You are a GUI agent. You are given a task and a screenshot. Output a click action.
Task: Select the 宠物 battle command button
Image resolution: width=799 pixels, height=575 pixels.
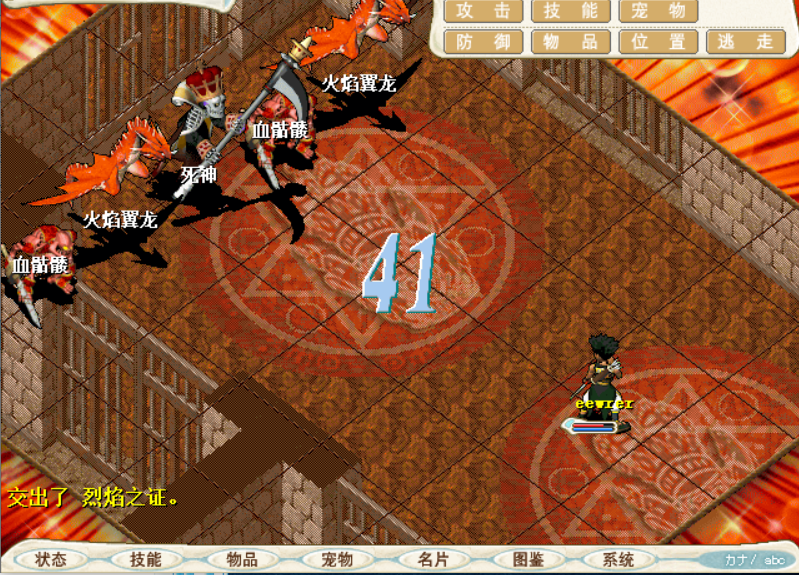(x=658, y=11)
